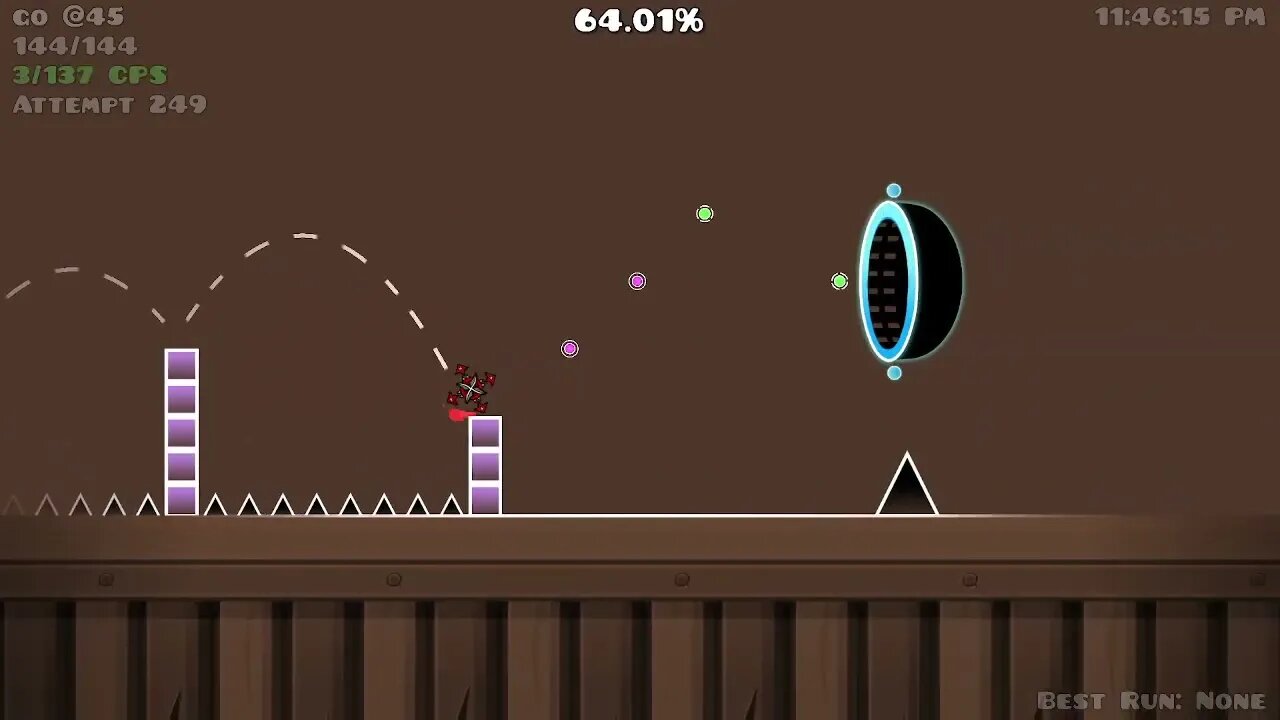Toggle the bottom dot on the portal
The width and height of the screenshot is (1280, 720).
point(894,374)
